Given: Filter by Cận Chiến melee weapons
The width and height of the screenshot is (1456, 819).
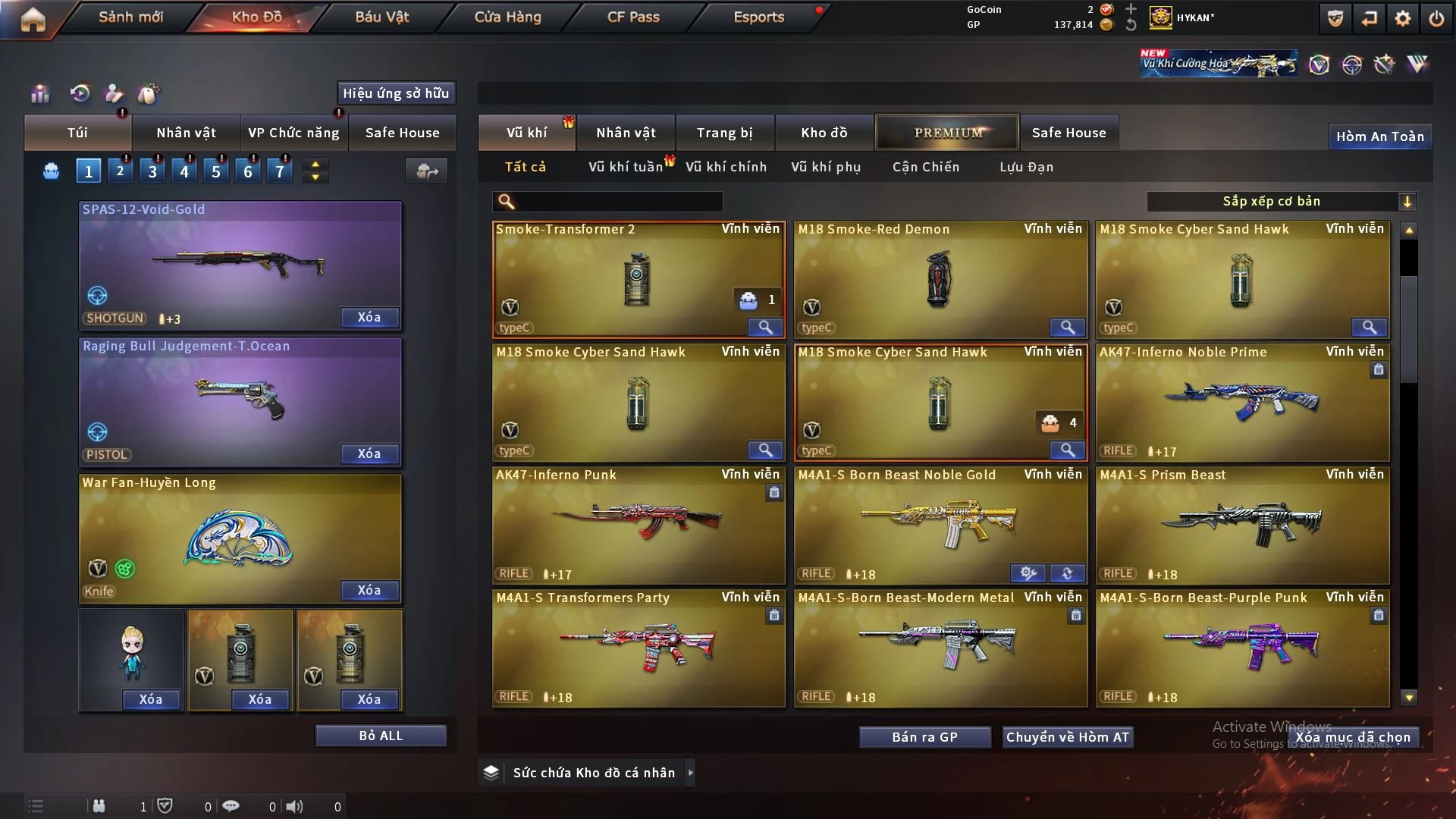Looking at the screenshot, I should pos(925,167).
